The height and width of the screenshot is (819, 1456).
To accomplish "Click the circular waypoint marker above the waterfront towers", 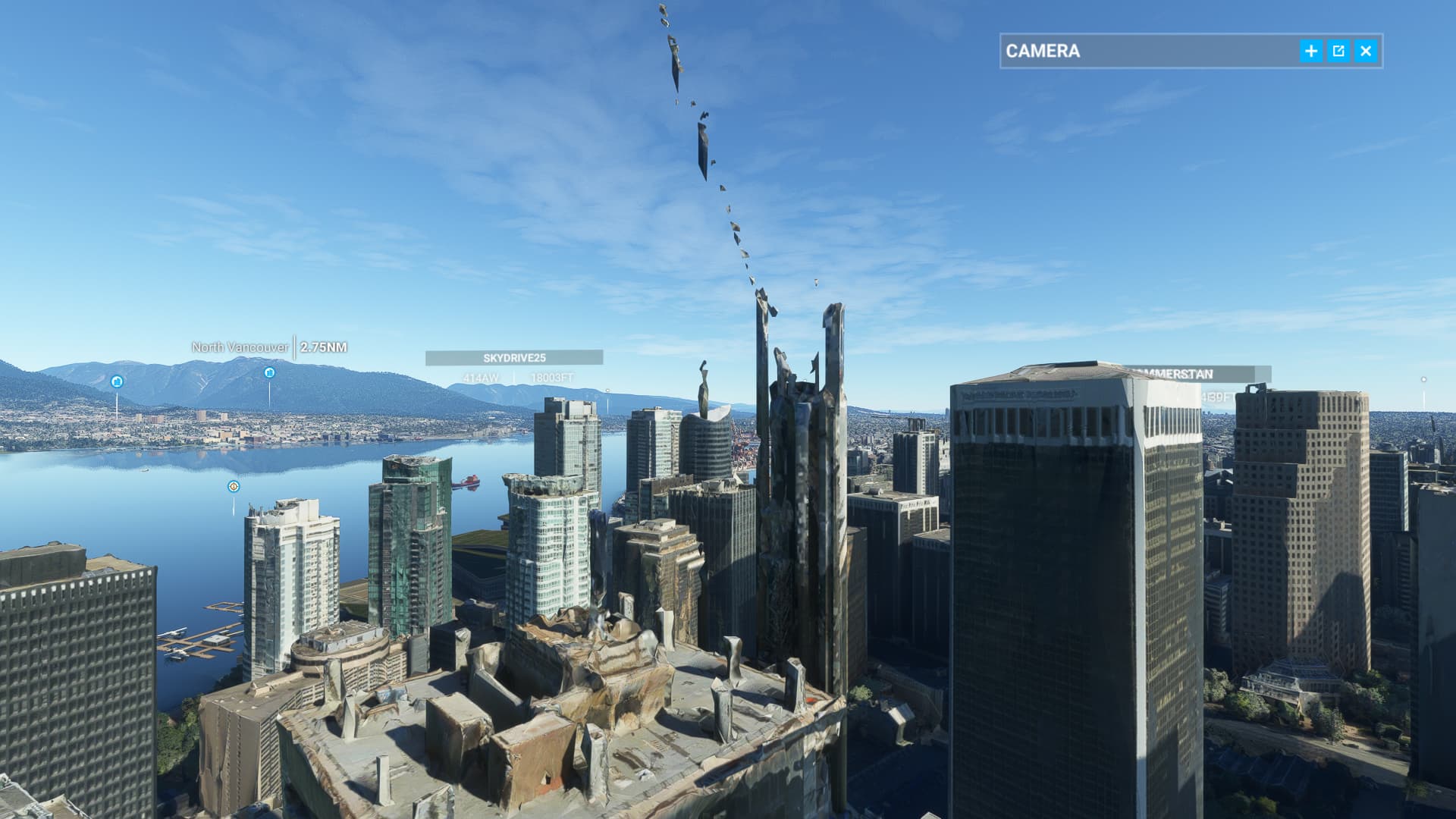I will pos(233,486).
